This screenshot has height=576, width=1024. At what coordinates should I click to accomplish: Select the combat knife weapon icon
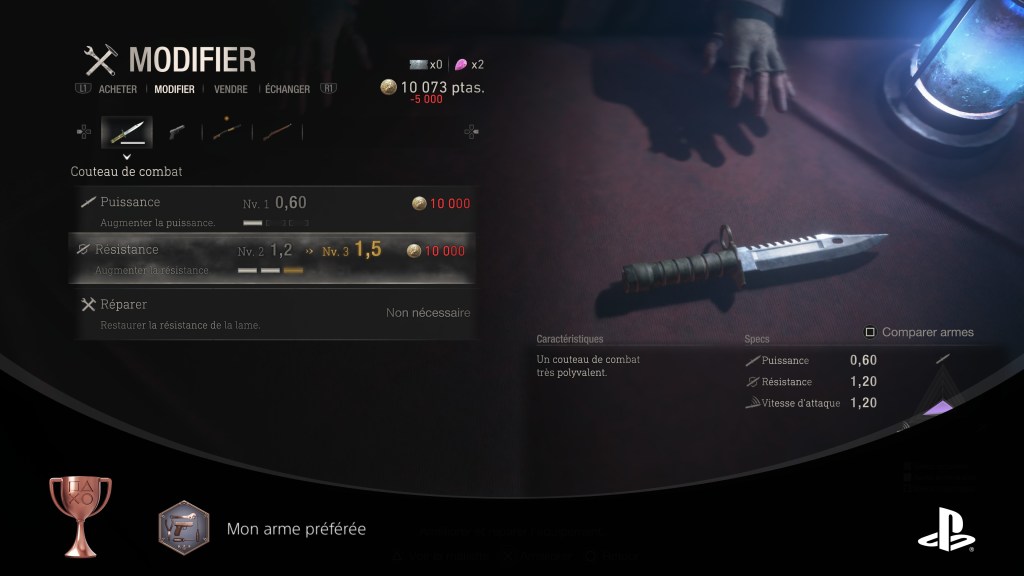[126, 131]
